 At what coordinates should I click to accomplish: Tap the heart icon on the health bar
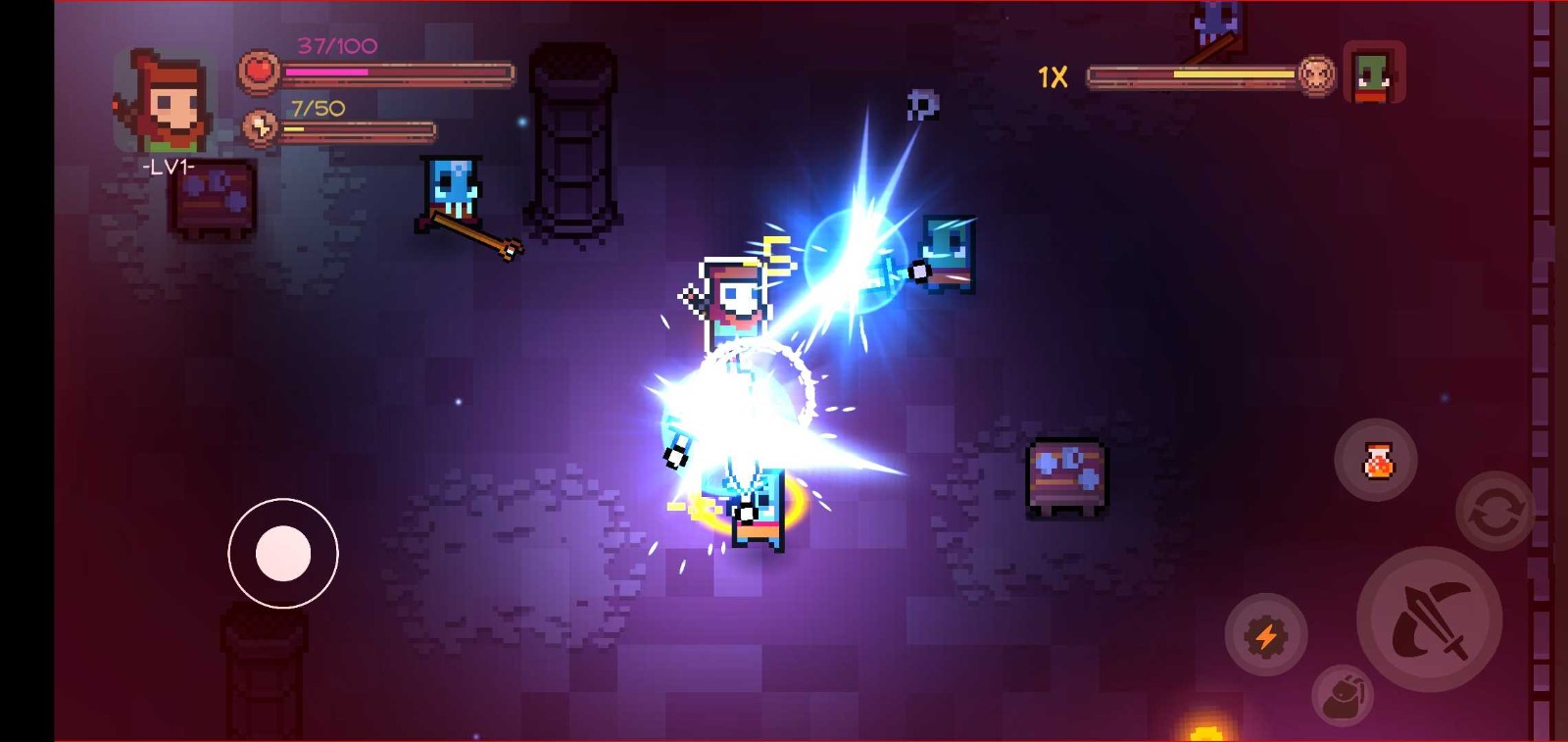(x=258, y=72)
